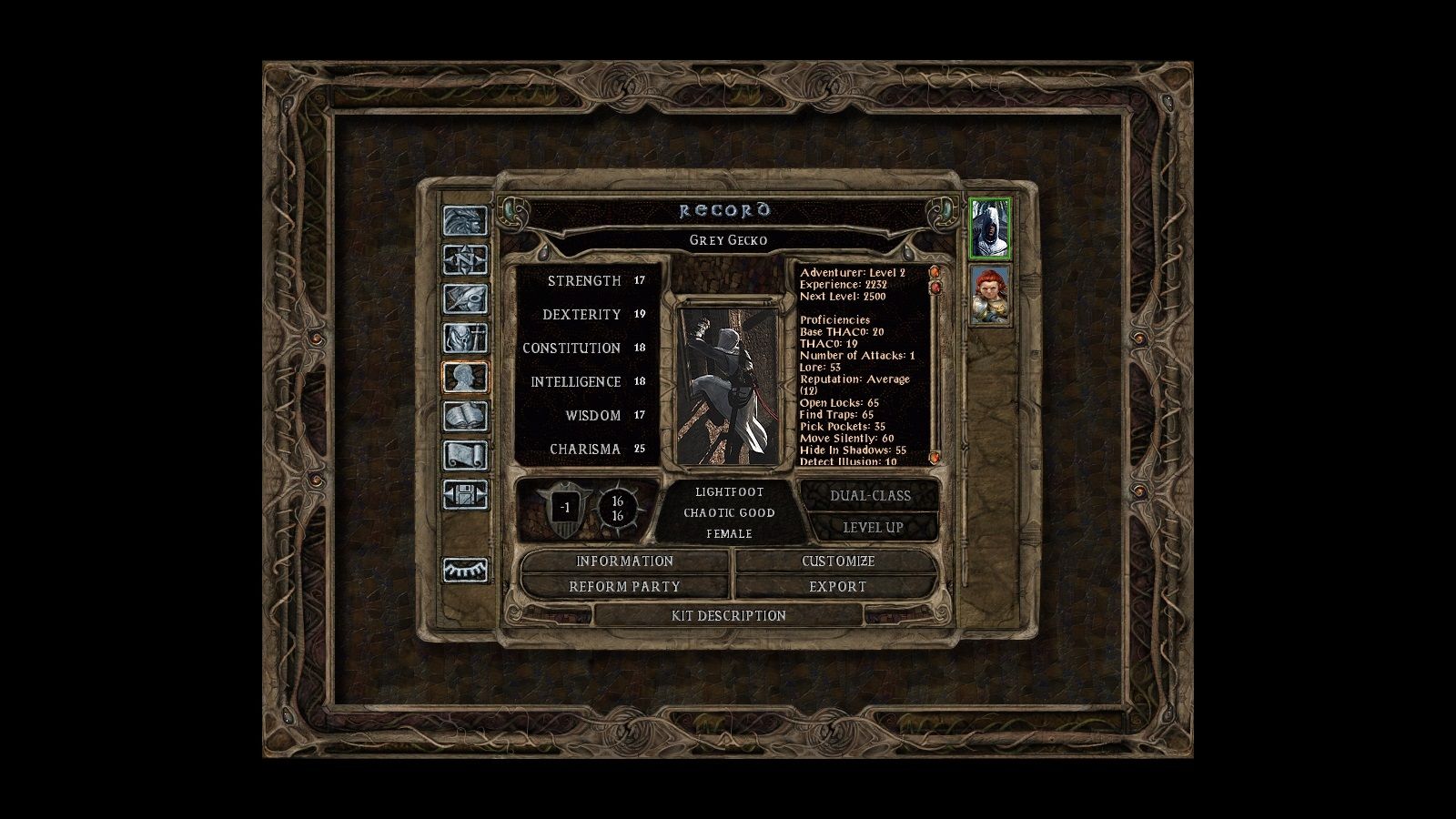Select the Dual-Class button
This screenshot has height=819, width=1456.
pyautogui.click(x=870, y=496)
